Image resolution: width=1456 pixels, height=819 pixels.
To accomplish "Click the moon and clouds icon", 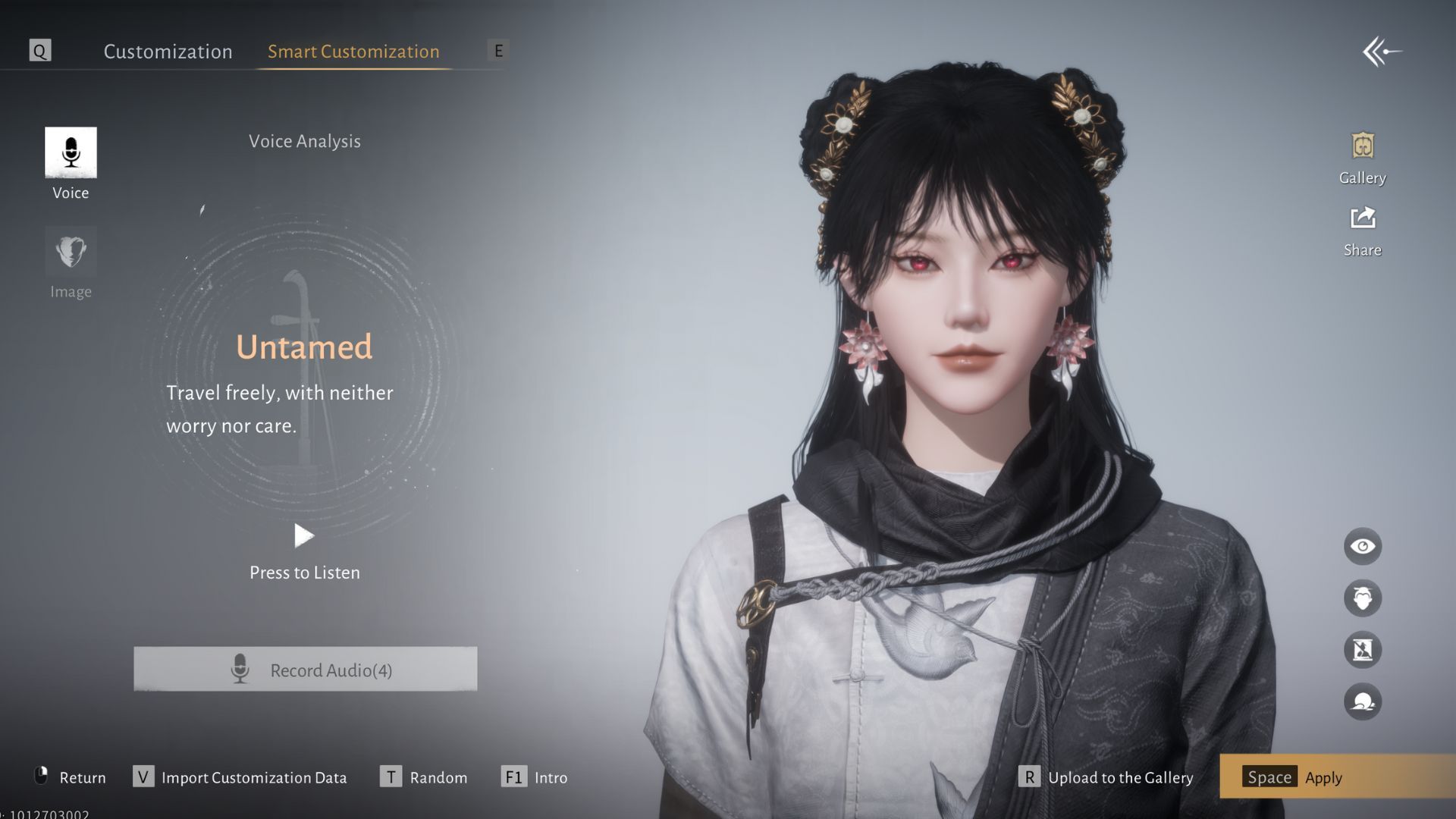I will point(1363,701).
